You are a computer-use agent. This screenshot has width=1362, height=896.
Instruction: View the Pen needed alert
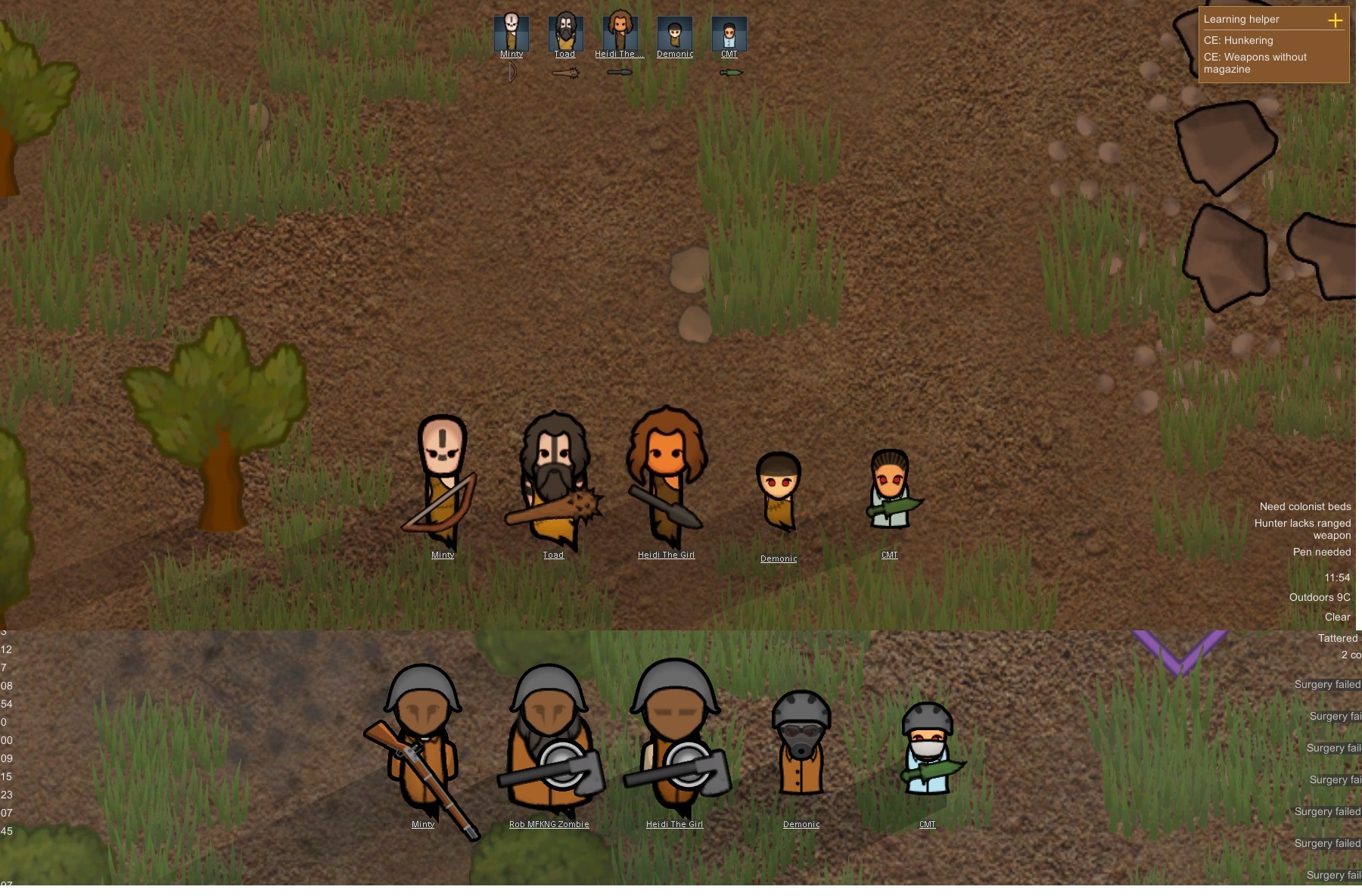pos(1321,552)
